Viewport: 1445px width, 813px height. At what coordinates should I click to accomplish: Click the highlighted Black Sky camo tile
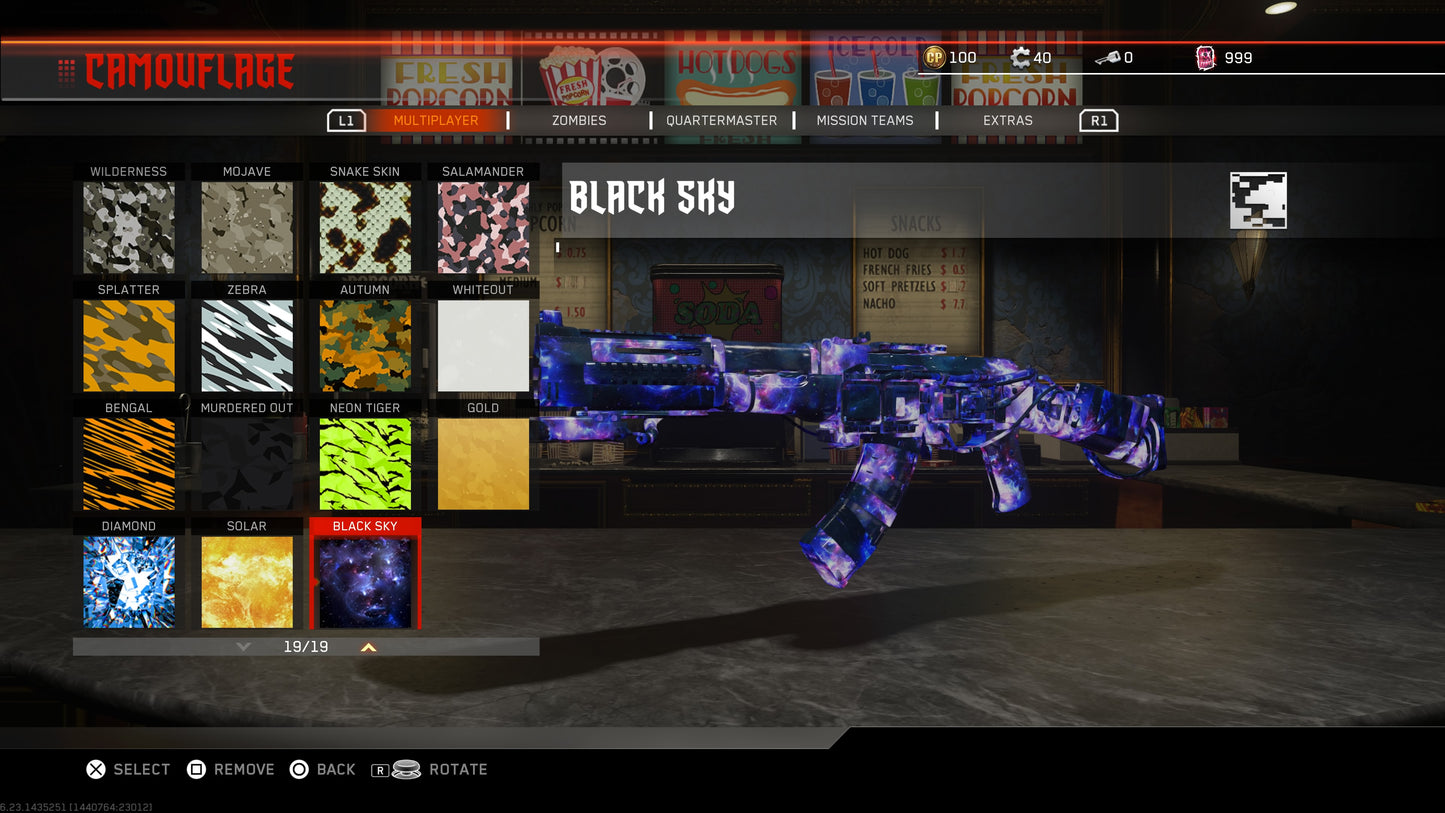365,581
